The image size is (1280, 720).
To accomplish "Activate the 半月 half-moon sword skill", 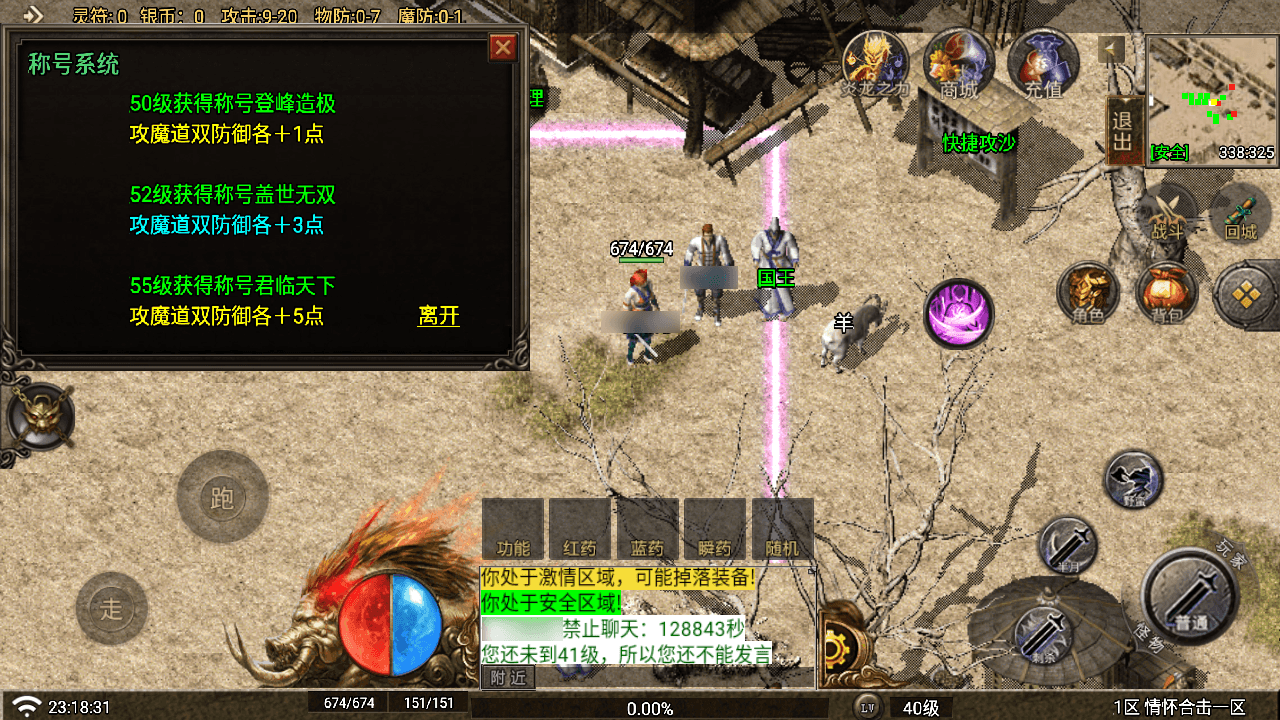I will (1068, 545).
